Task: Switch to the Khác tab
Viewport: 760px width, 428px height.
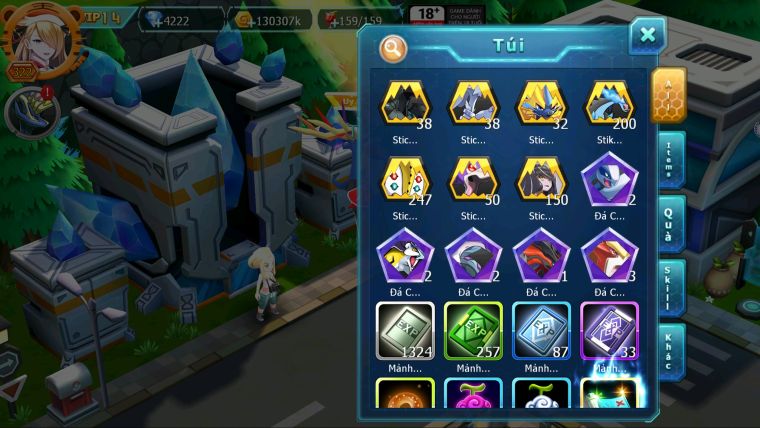Action: 668,350
